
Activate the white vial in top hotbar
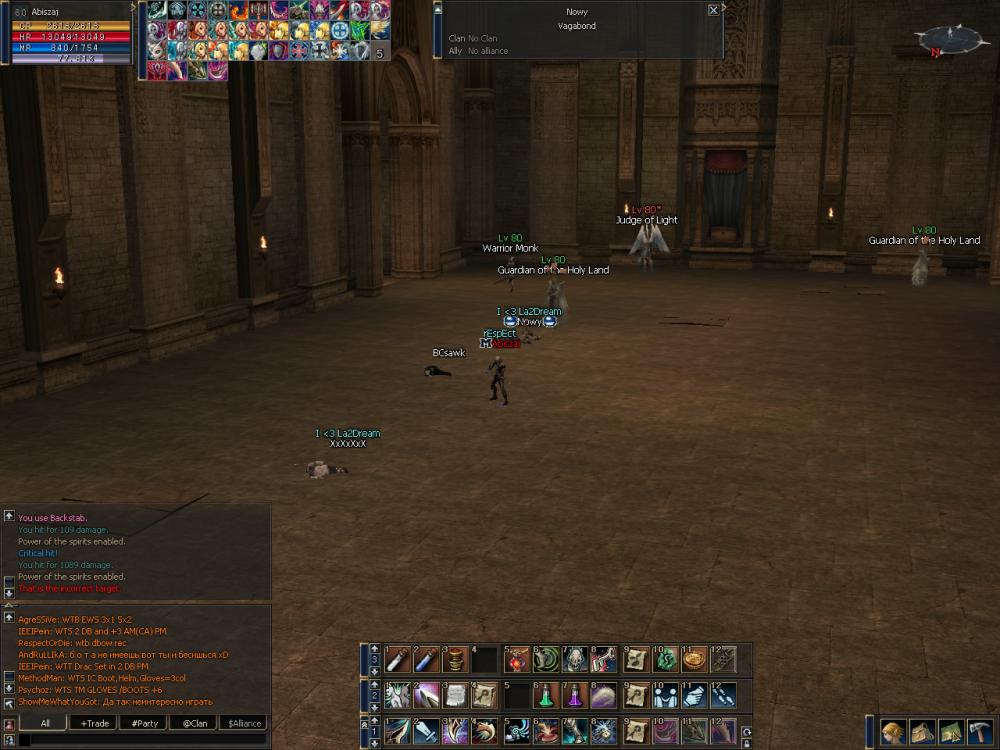pyautogui.click(x=398, y=660)
